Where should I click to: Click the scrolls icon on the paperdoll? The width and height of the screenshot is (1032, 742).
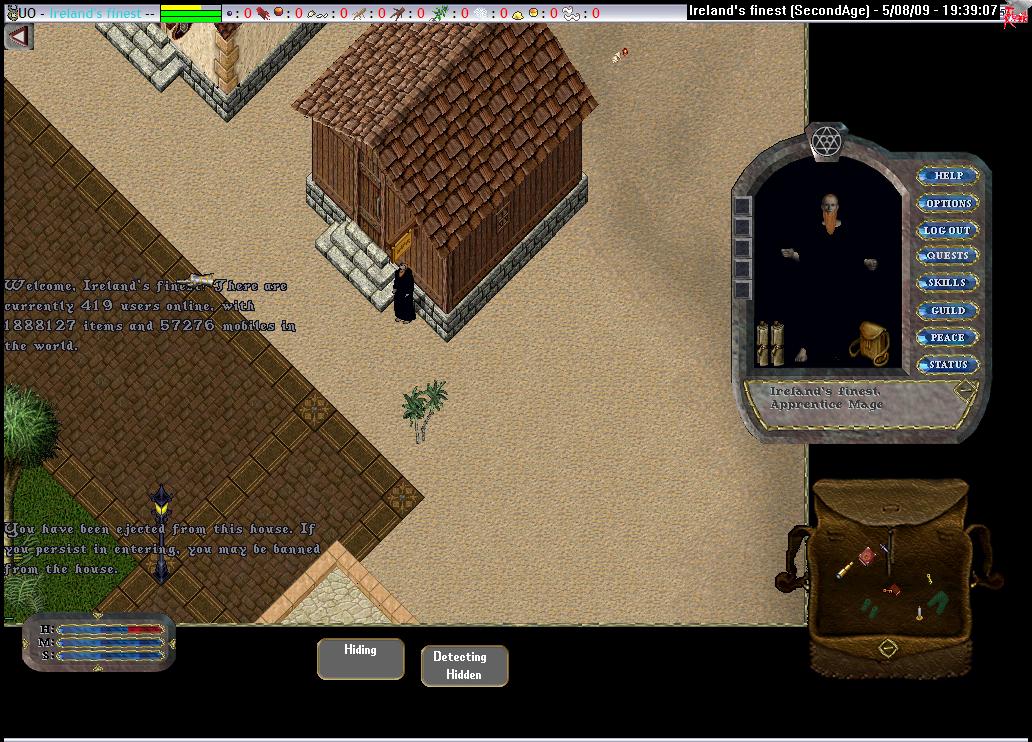tap(769, 343)
